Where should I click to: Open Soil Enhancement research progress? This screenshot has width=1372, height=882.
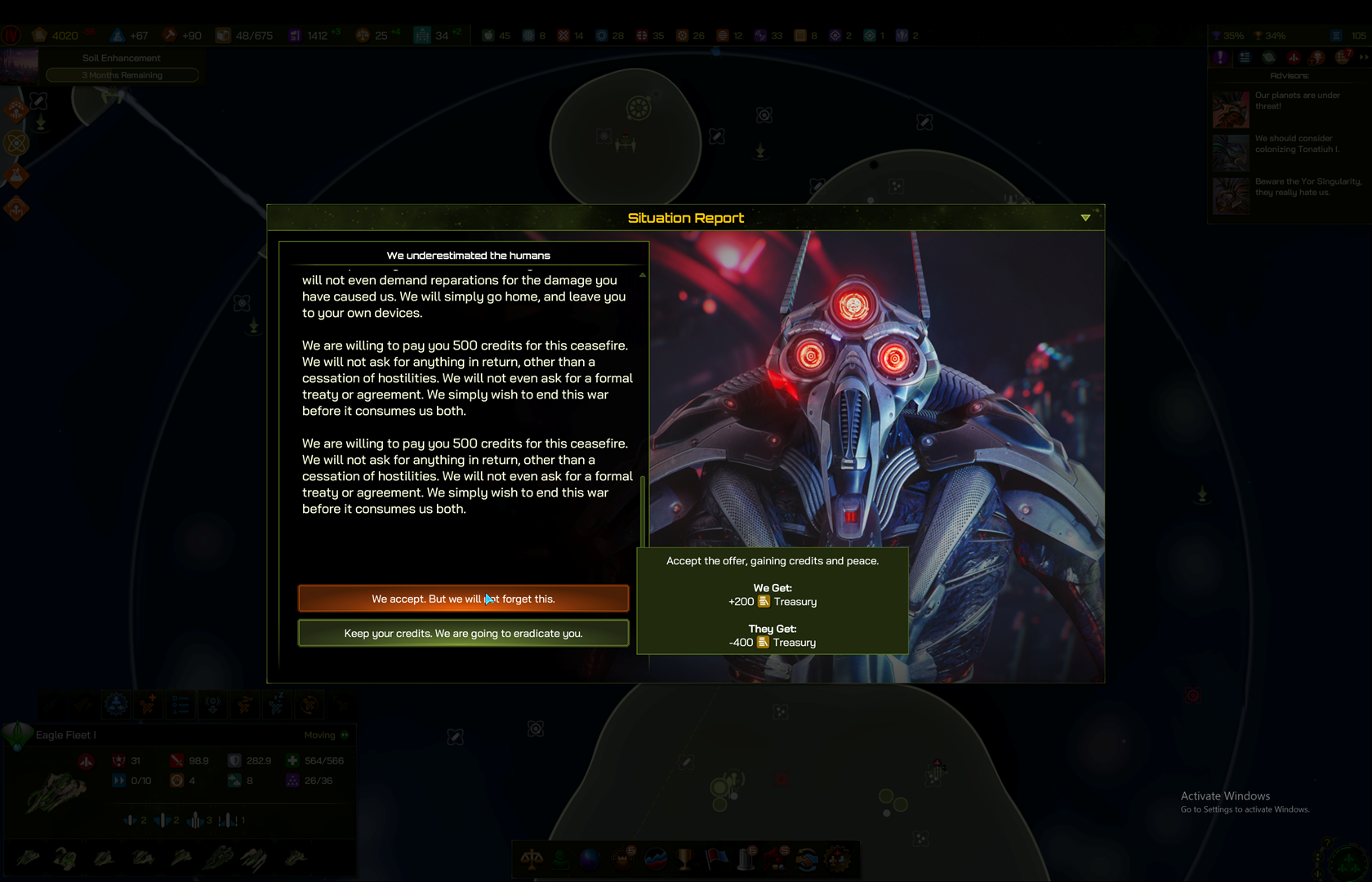122,66
